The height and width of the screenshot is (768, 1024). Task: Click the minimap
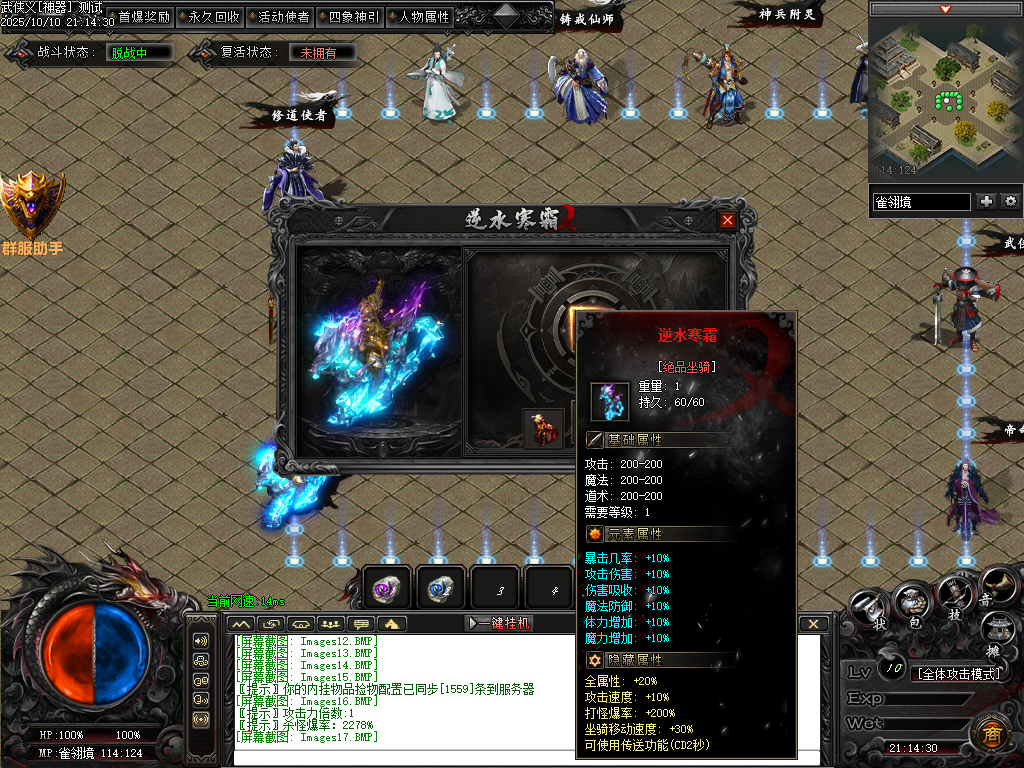click(x=945, y=100)
